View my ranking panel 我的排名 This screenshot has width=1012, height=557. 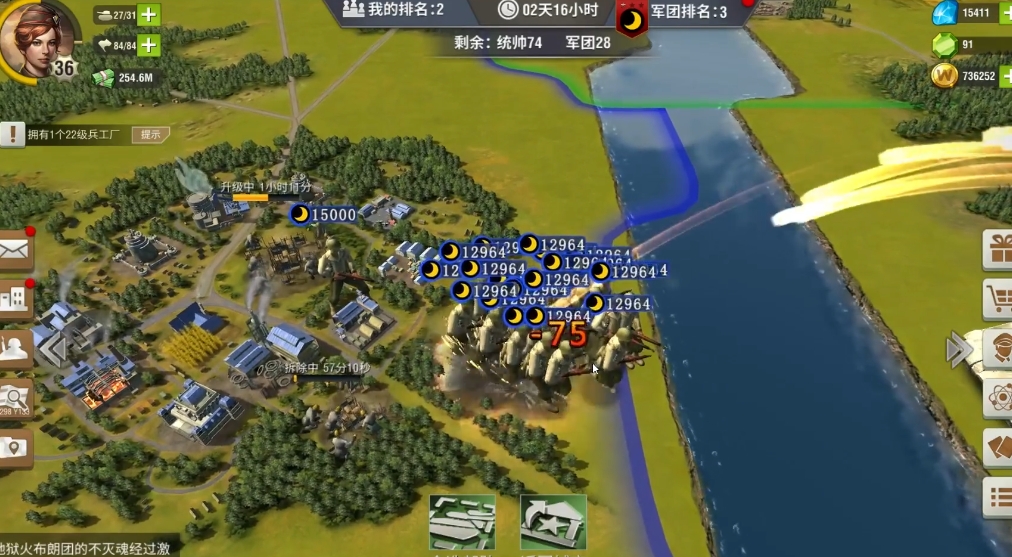pyautogui.click(x=393, y=11)
